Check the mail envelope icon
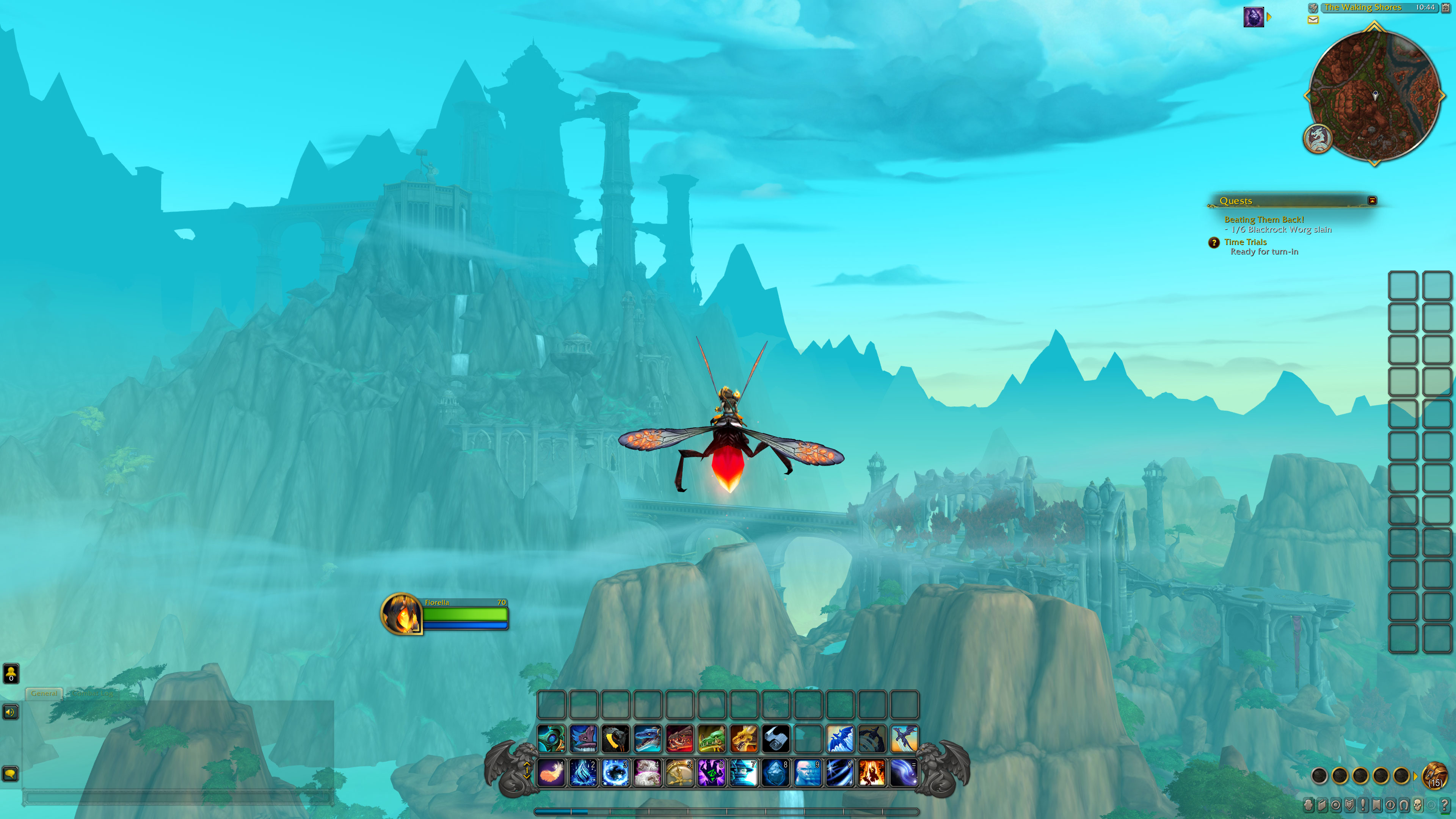 pyautogui.click(x=1313, y=20)
